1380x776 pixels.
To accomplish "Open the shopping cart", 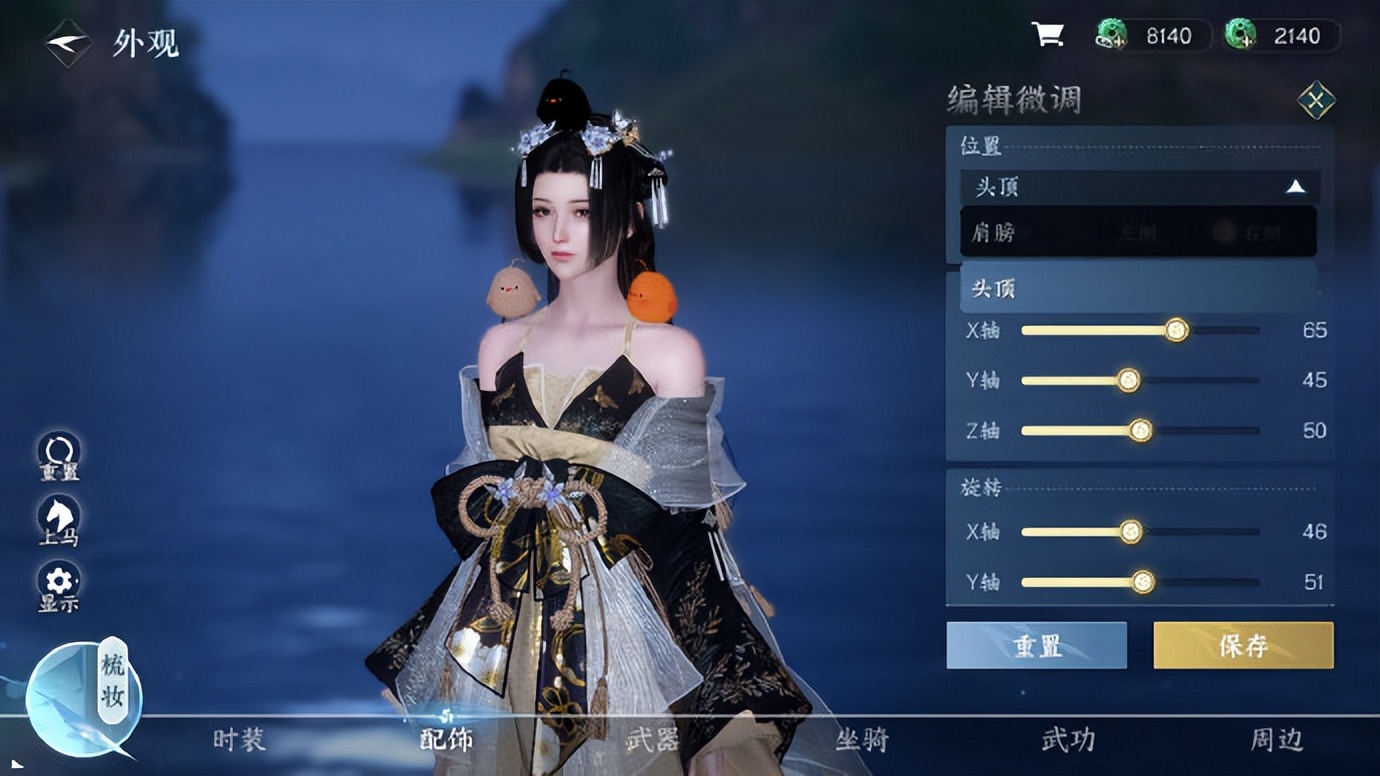I will (1047, 36).
